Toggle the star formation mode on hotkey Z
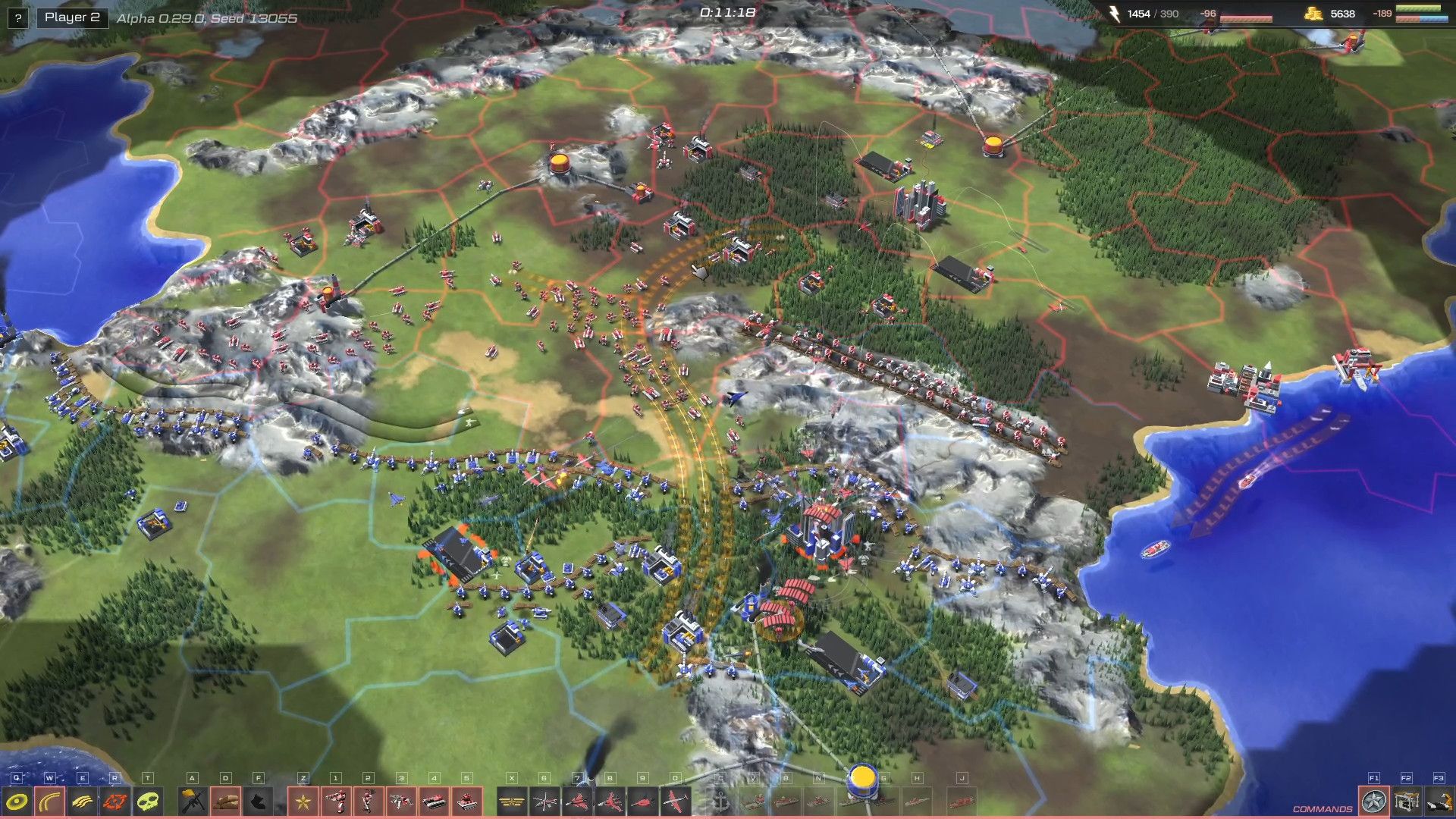This screenshot has height=819, width=1456. pyautogui.click(x=302, y=801)
